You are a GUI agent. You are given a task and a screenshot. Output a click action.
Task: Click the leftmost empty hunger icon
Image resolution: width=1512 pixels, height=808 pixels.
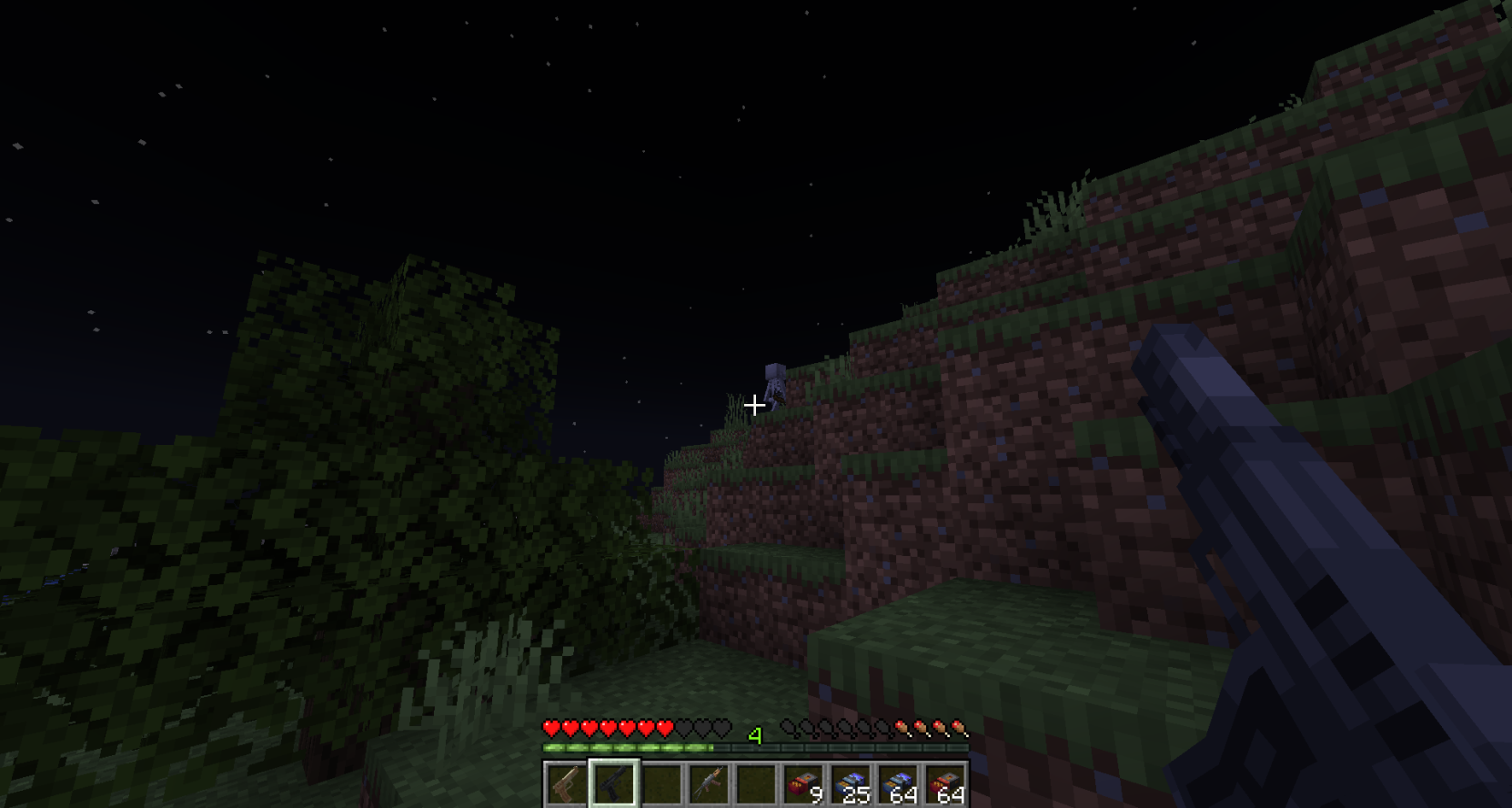pos(787,728)
